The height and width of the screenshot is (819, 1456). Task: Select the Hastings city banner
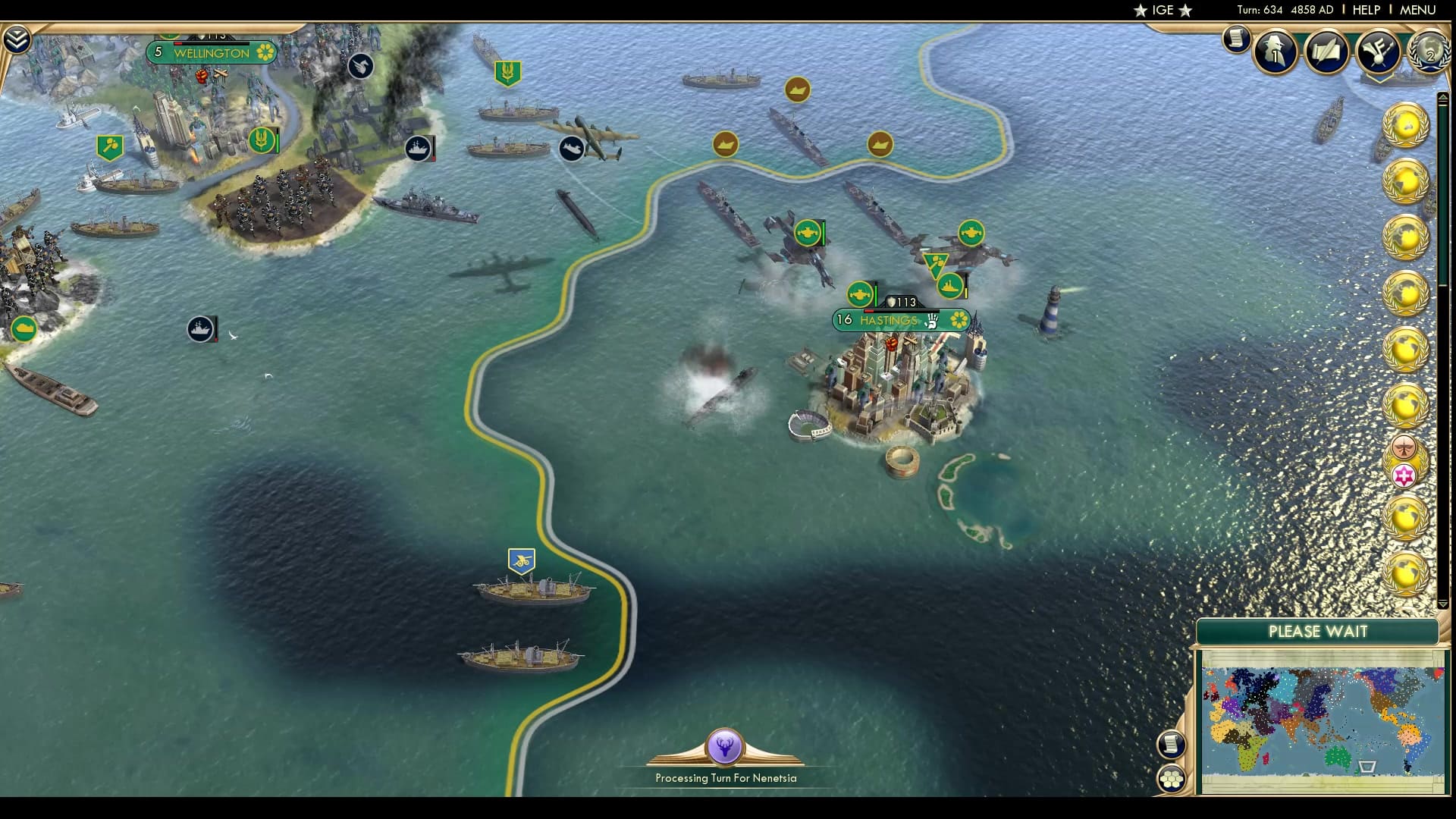[895, 321]
